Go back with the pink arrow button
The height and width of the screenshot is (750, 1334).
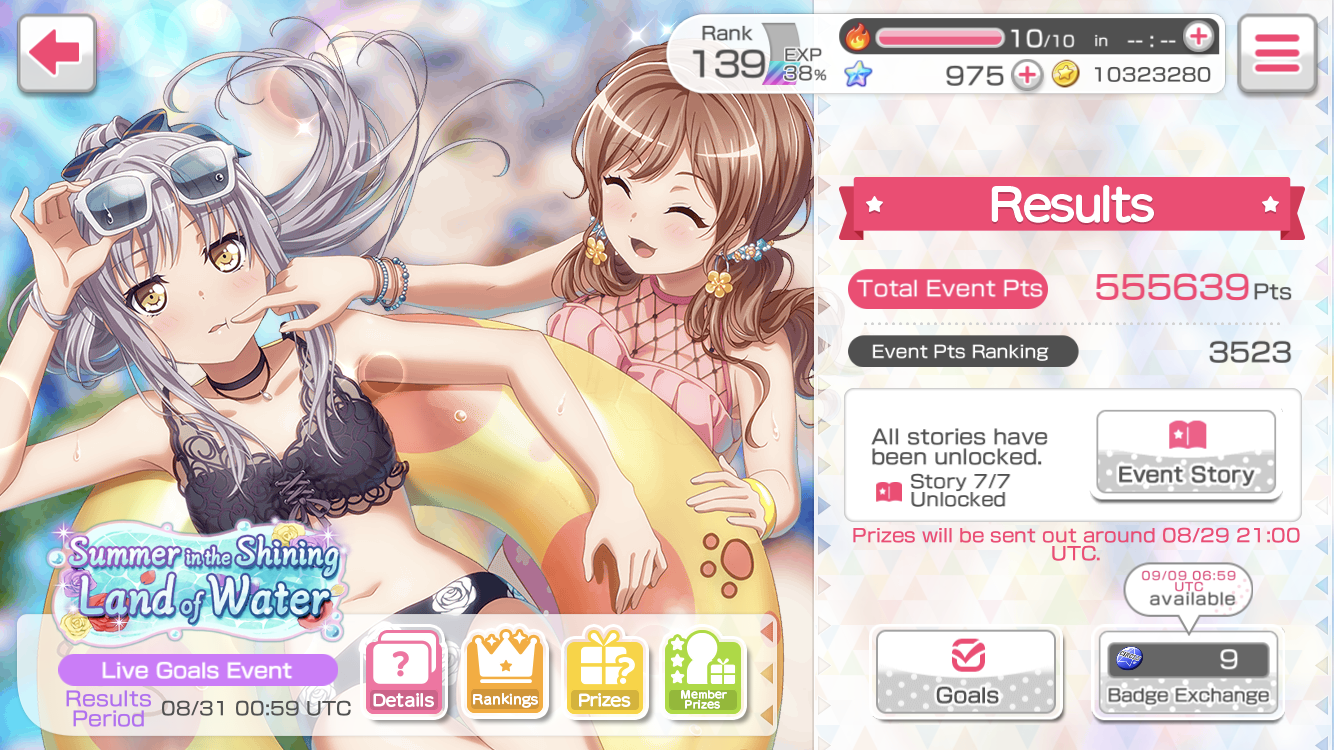(x=56, y=54)
